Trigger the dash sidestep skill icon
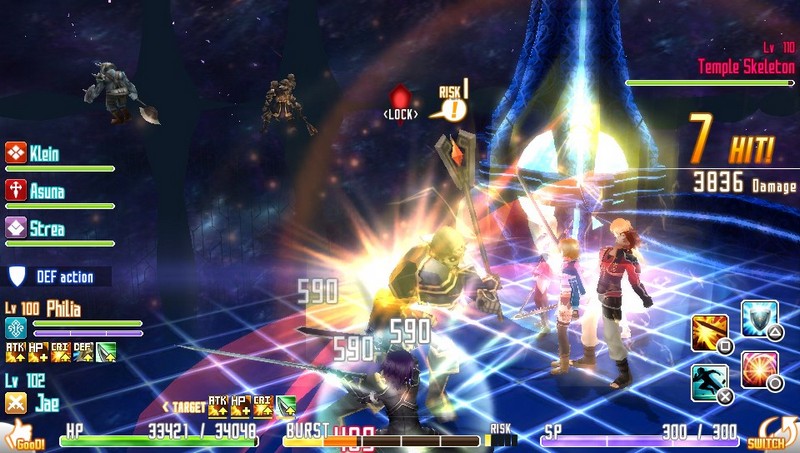This screenshot has height=453, width=800. click(x=709, y=382)
